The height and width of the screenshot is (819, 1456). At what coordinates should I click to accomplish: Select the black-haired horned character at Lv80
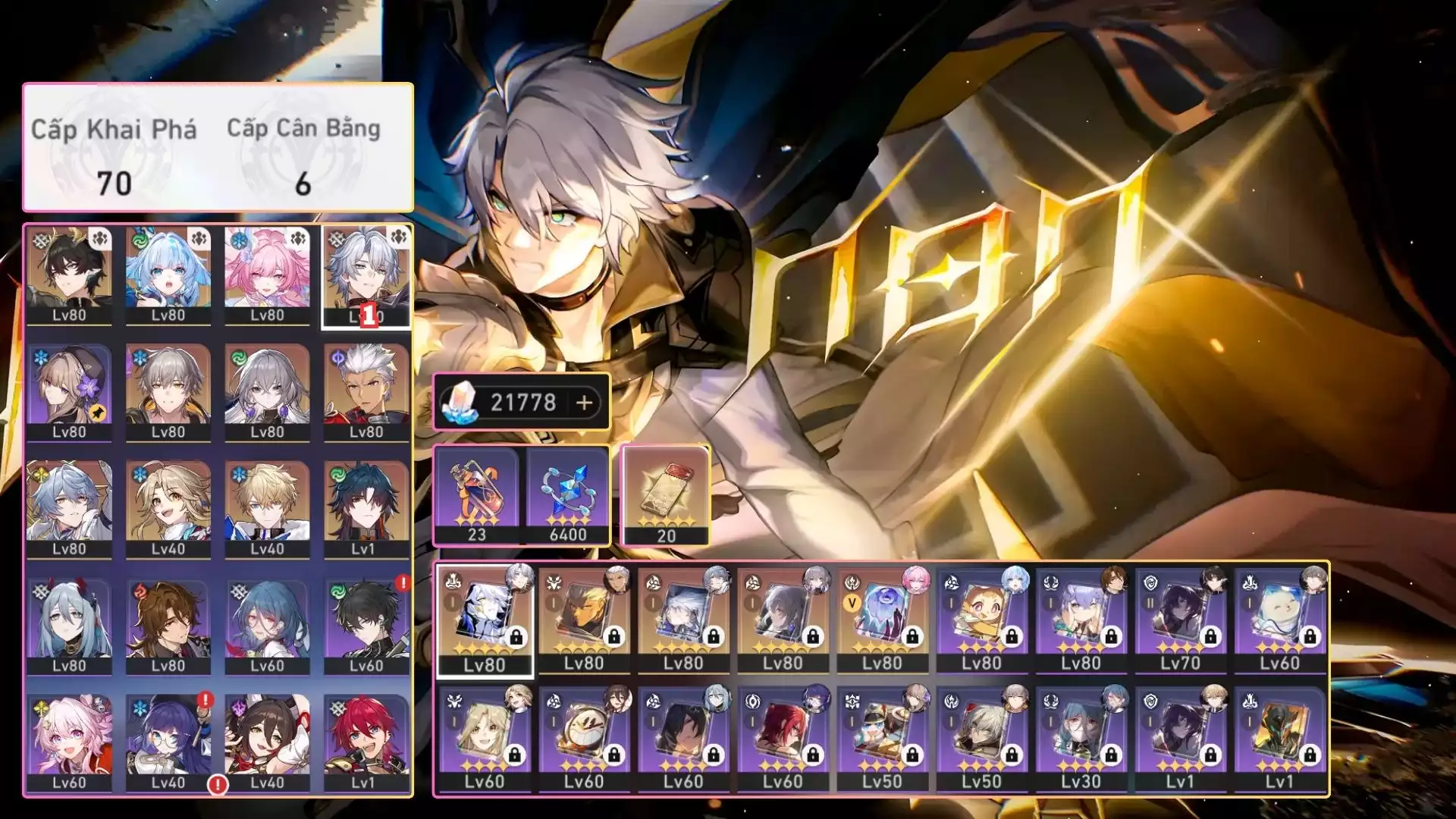pos(69,275)
